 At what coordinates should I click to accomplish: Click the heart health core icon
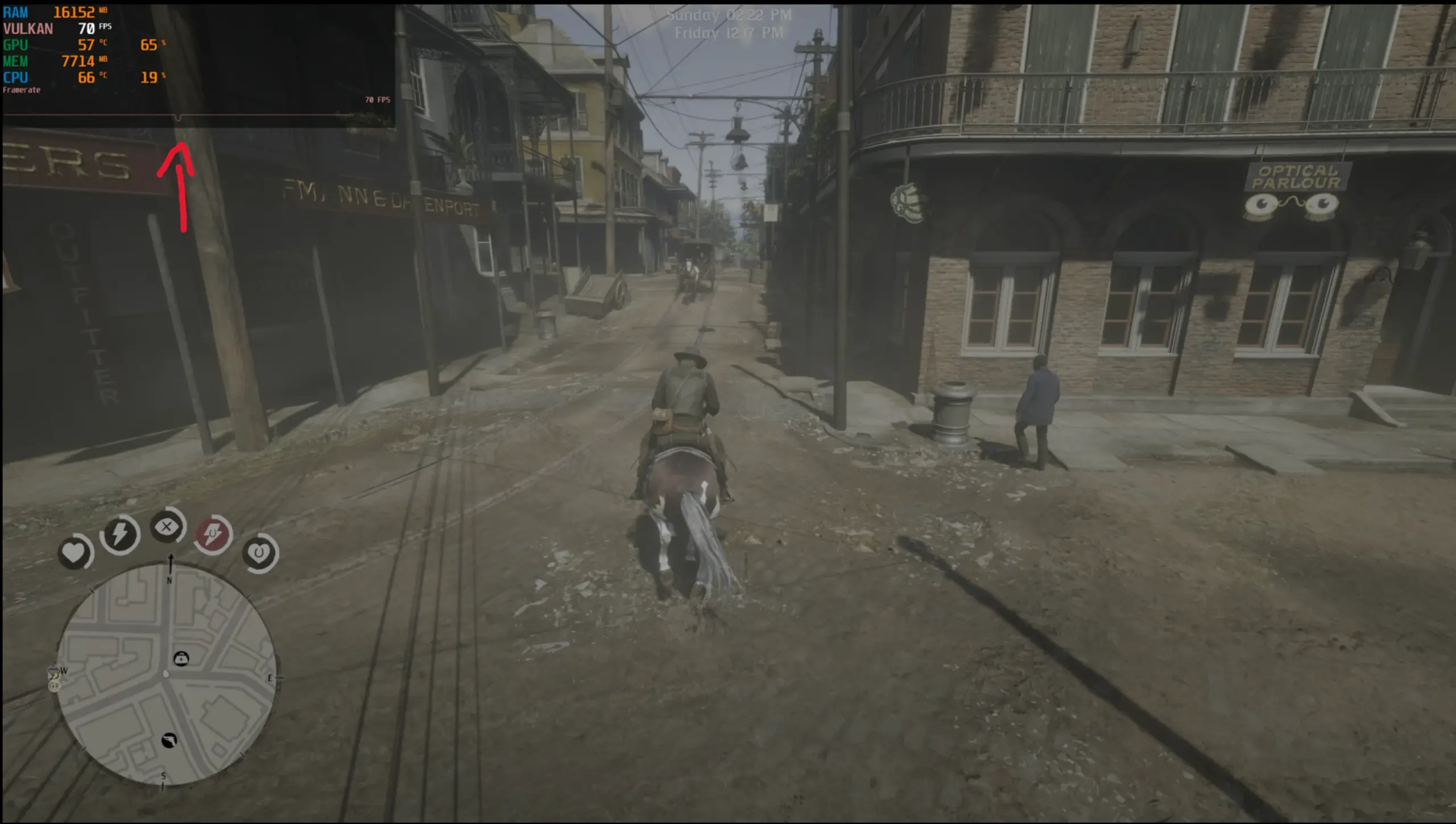coord(73,551)
